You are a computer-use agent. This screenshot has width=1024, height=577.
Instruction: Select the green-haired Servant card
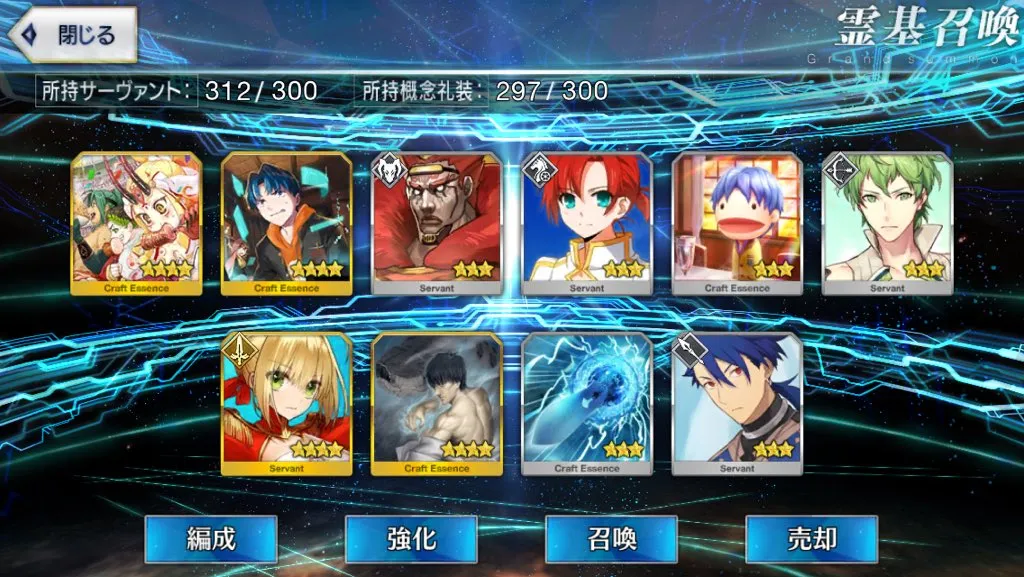(x=887, y=223)
